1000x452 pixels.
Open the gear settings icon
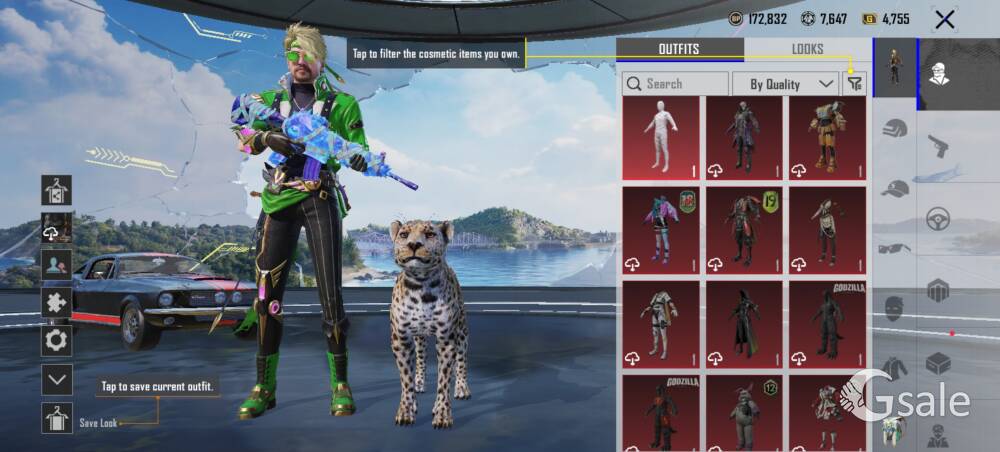(56, 341)
